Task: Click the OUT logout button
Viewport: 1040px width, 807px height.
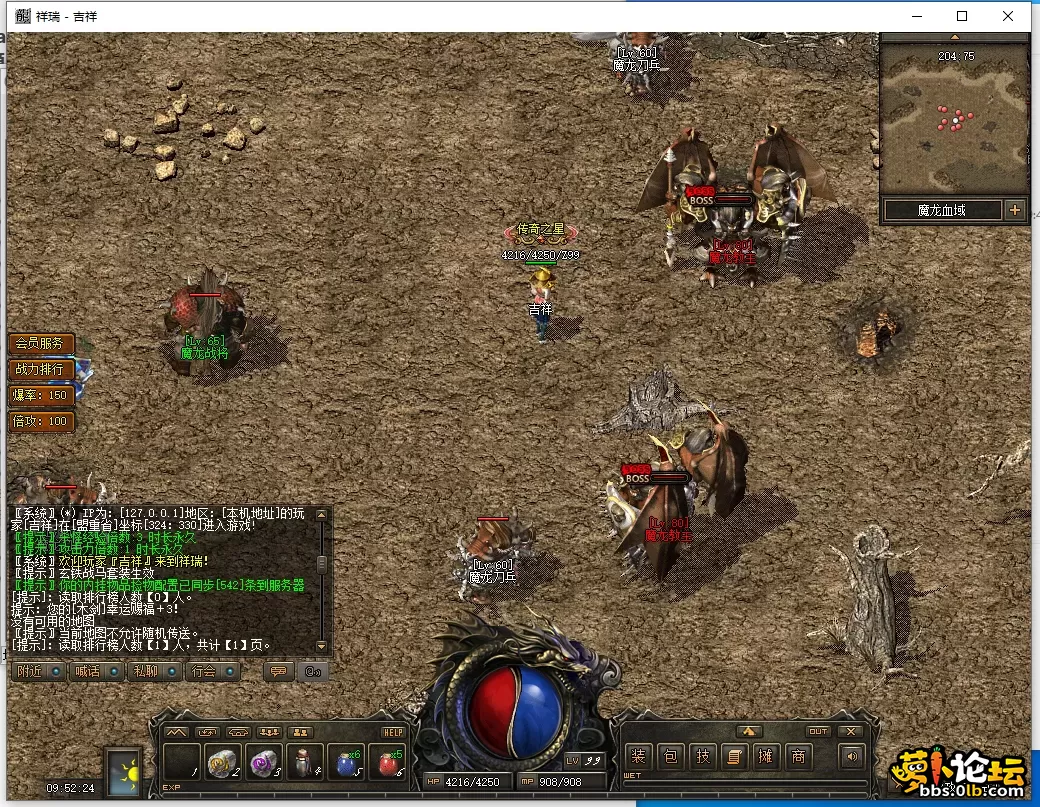Action: pos(818,731)
